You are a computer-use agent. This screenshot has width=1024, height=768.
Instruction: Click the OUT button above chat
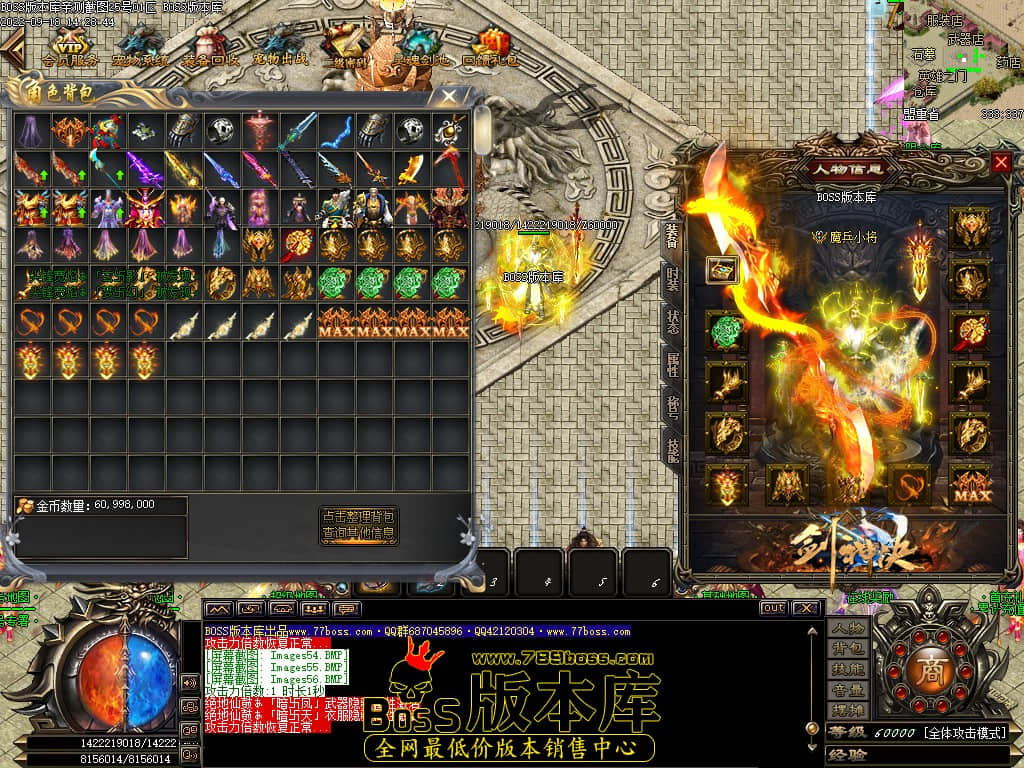[773, 608]
